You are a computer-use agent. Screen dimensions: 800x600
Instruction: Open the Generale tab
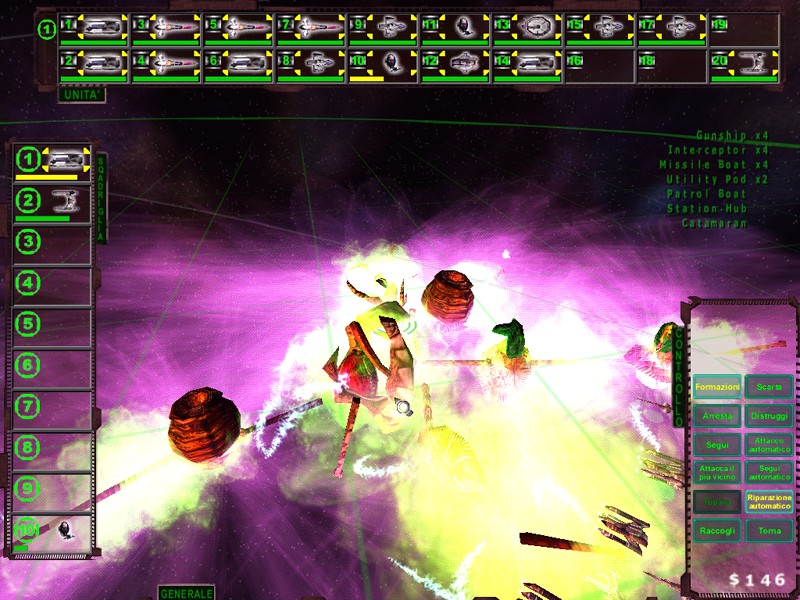187,593
